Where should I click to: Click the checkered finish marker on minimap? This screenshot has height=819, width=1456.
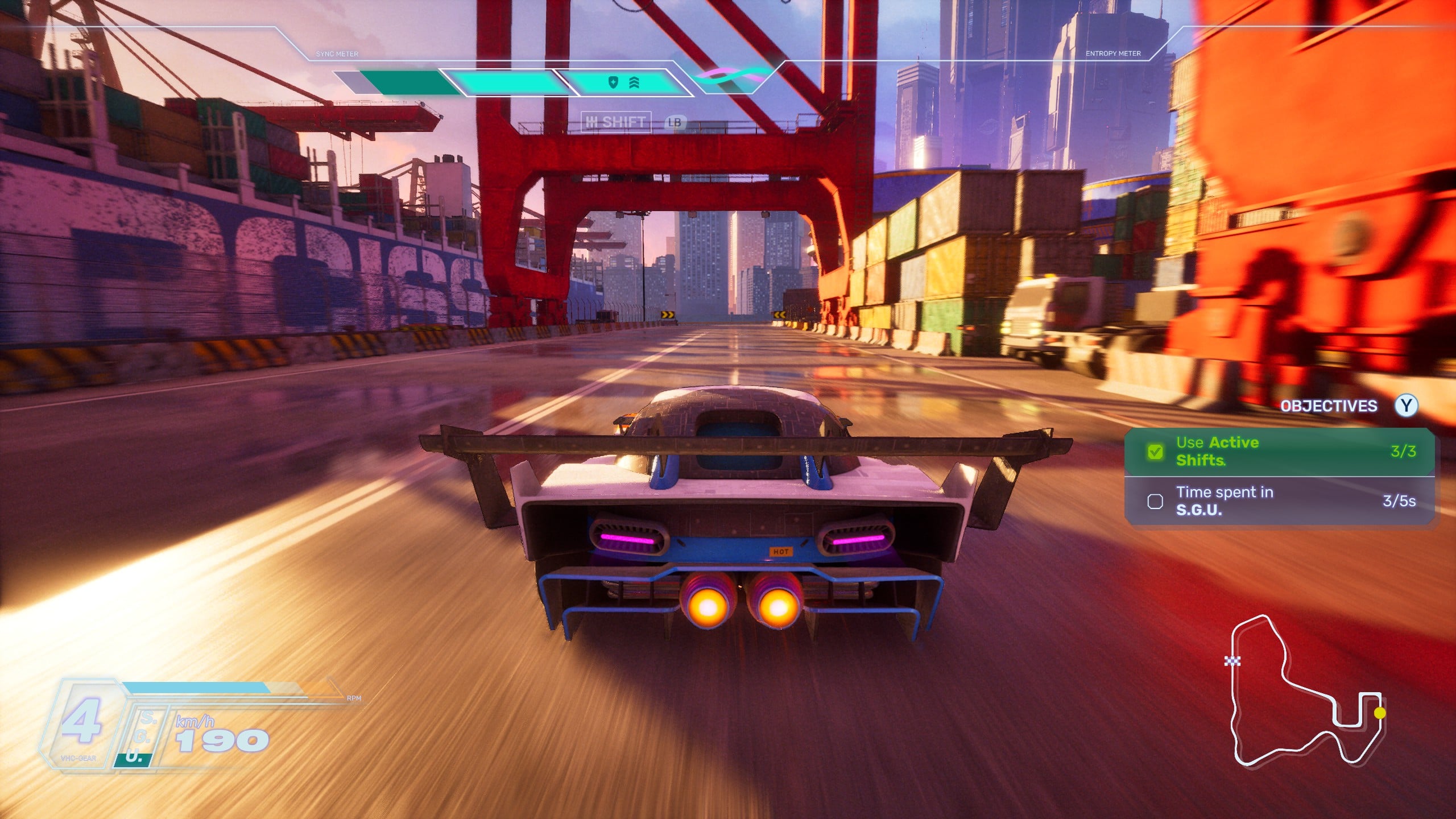coord(1232,660)
